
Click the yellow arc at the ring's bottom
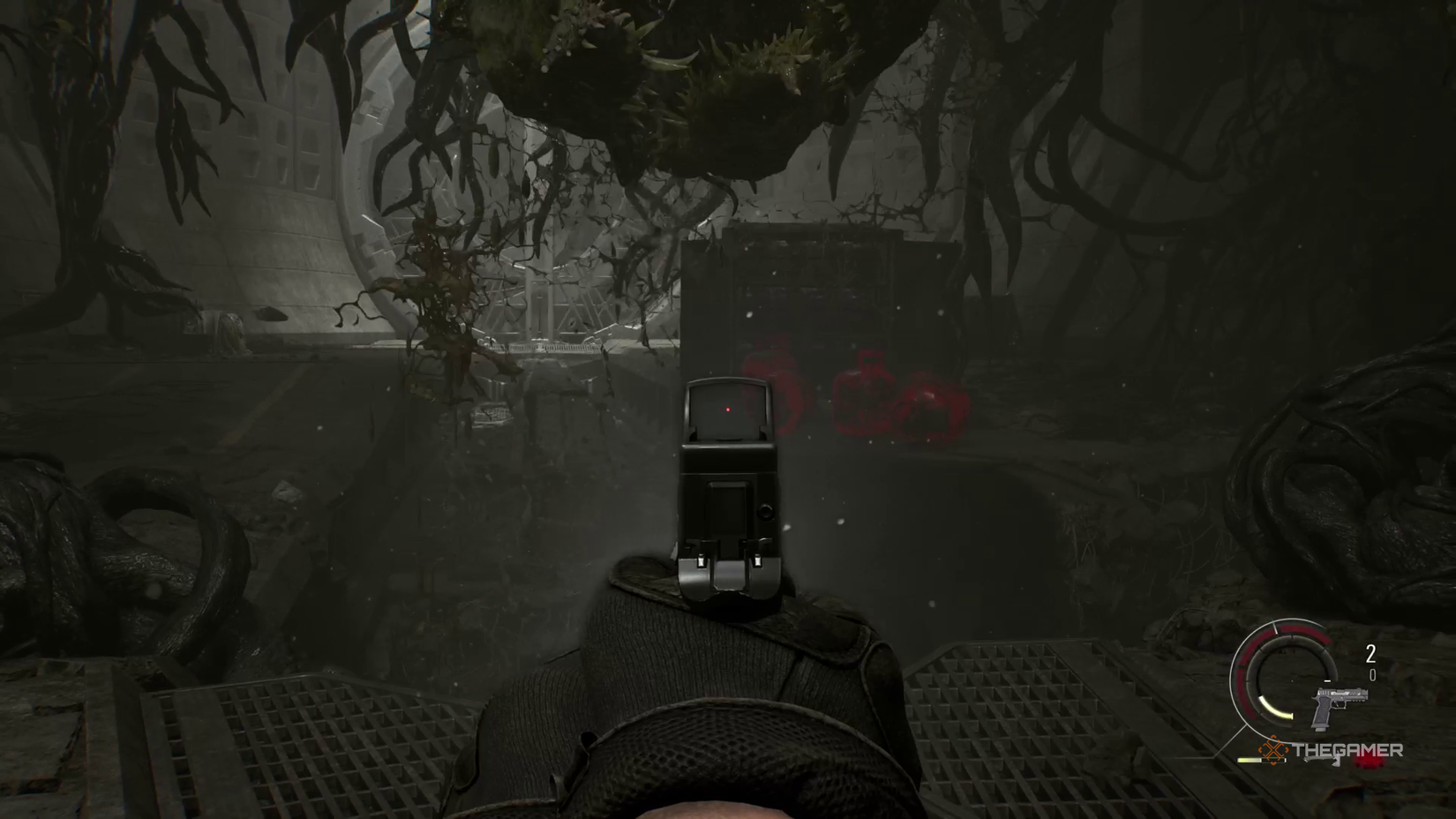tap(1276, 711)
